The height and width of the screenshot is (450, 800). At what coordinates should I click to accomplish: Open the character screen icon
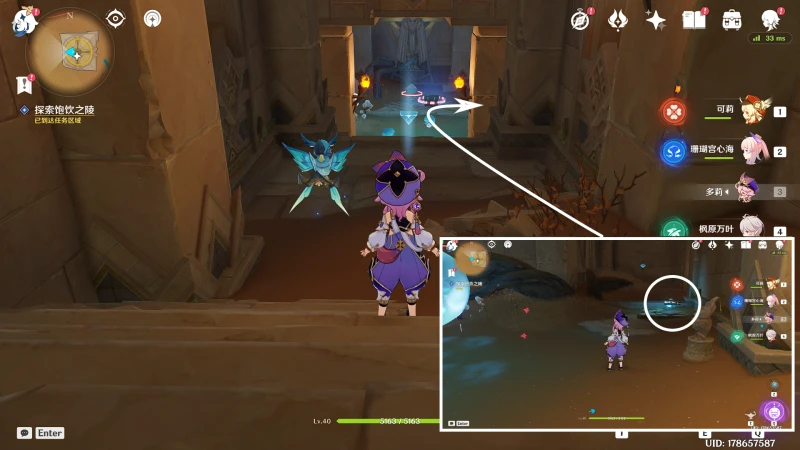click(770, 20)
